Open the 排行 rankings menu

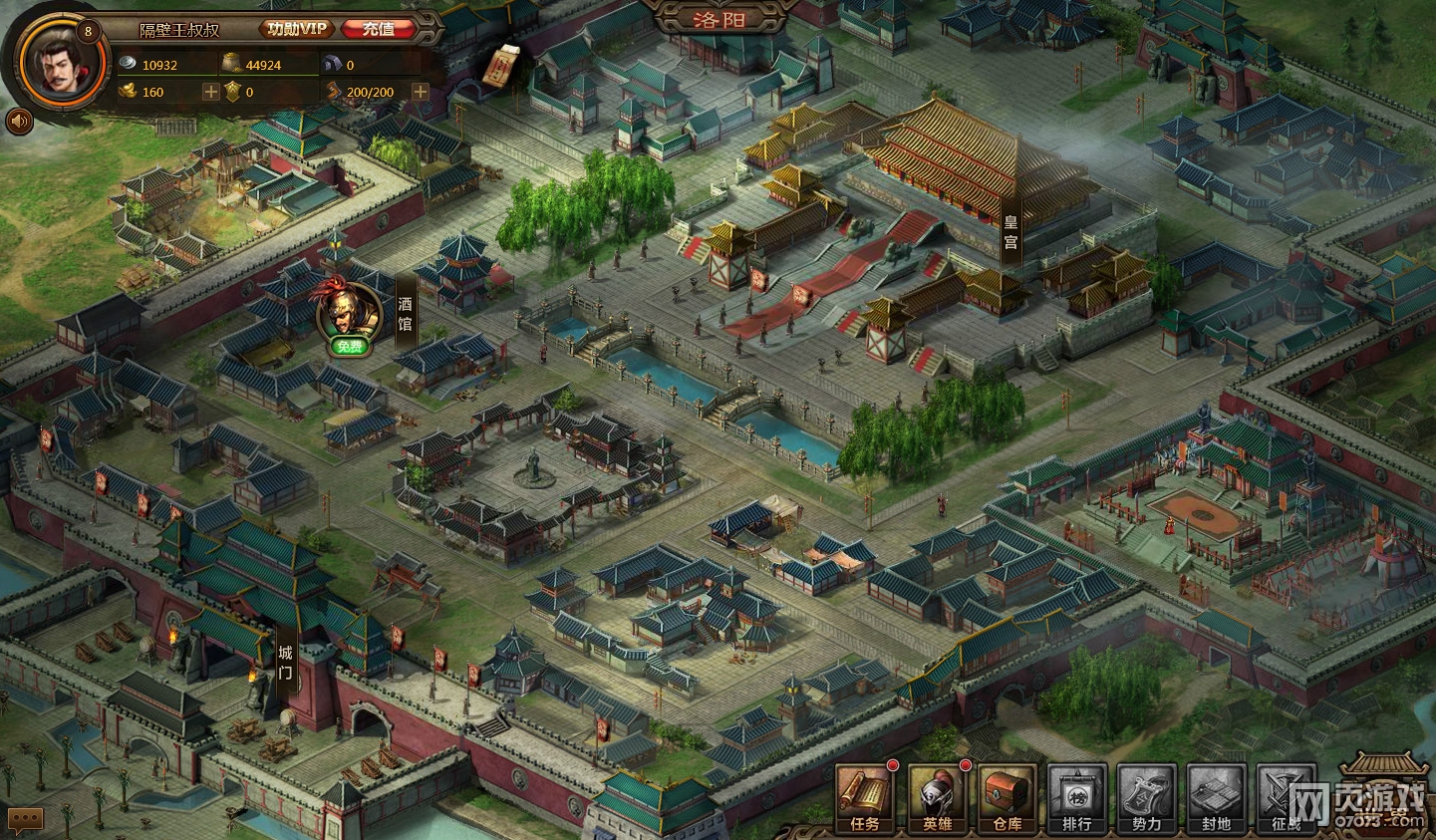[x=1076, y=799]
